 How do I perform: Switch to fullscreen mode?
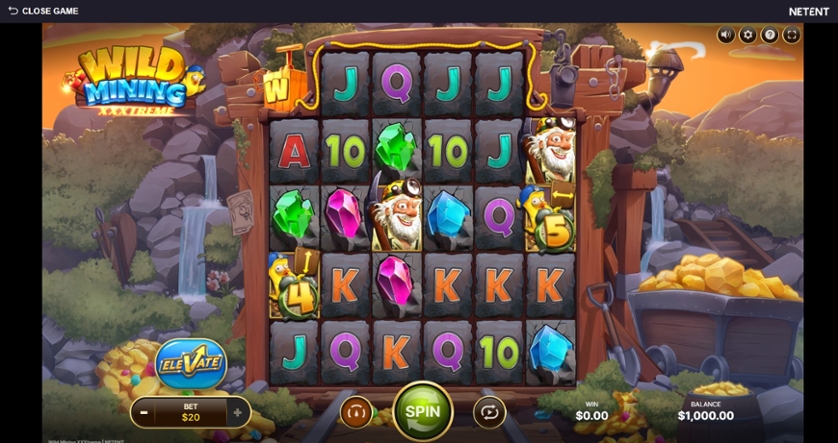(791, 35)
